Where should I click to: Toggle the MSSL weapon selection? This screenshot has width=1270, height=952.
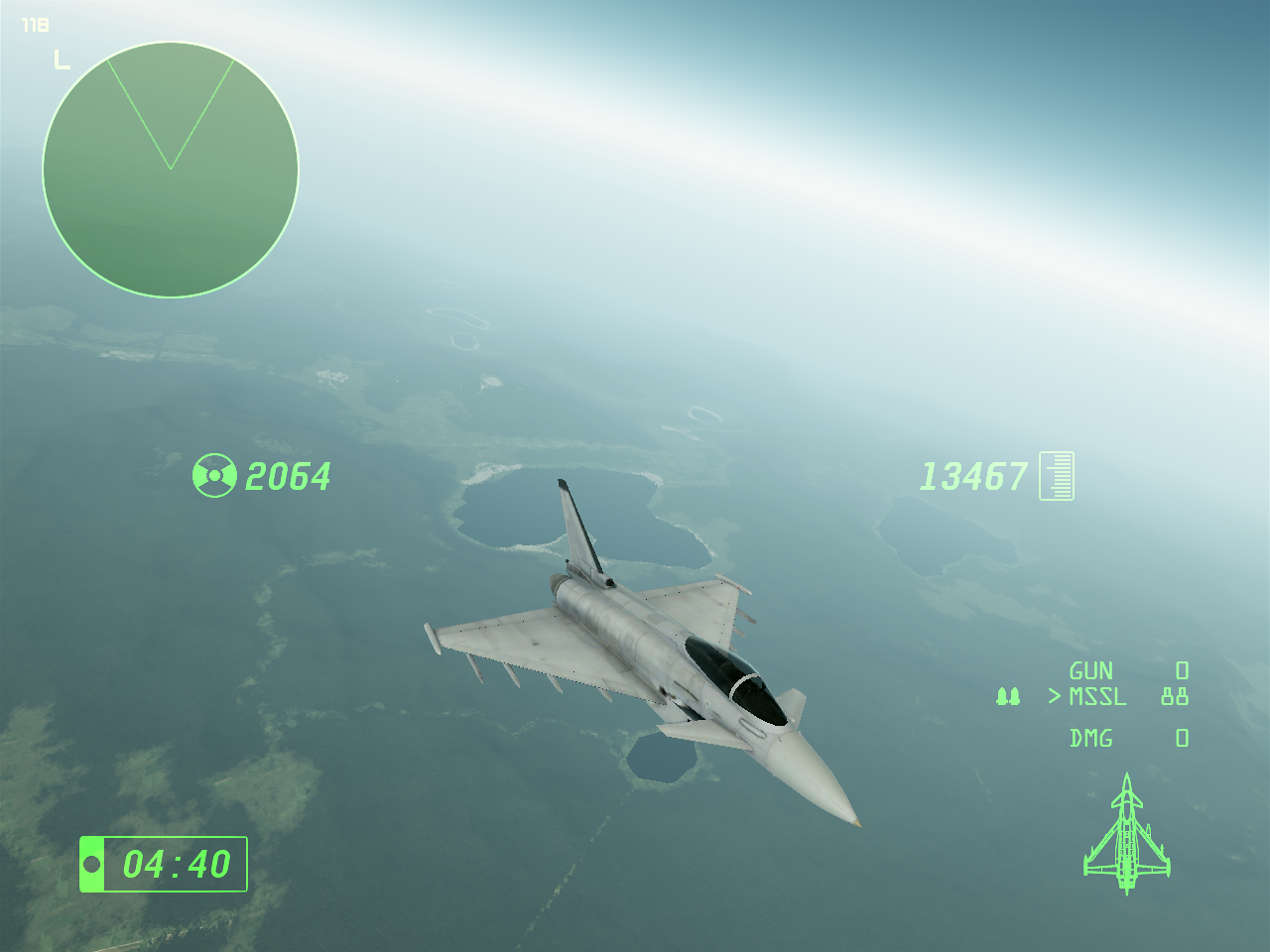[x=1096, y=697]
